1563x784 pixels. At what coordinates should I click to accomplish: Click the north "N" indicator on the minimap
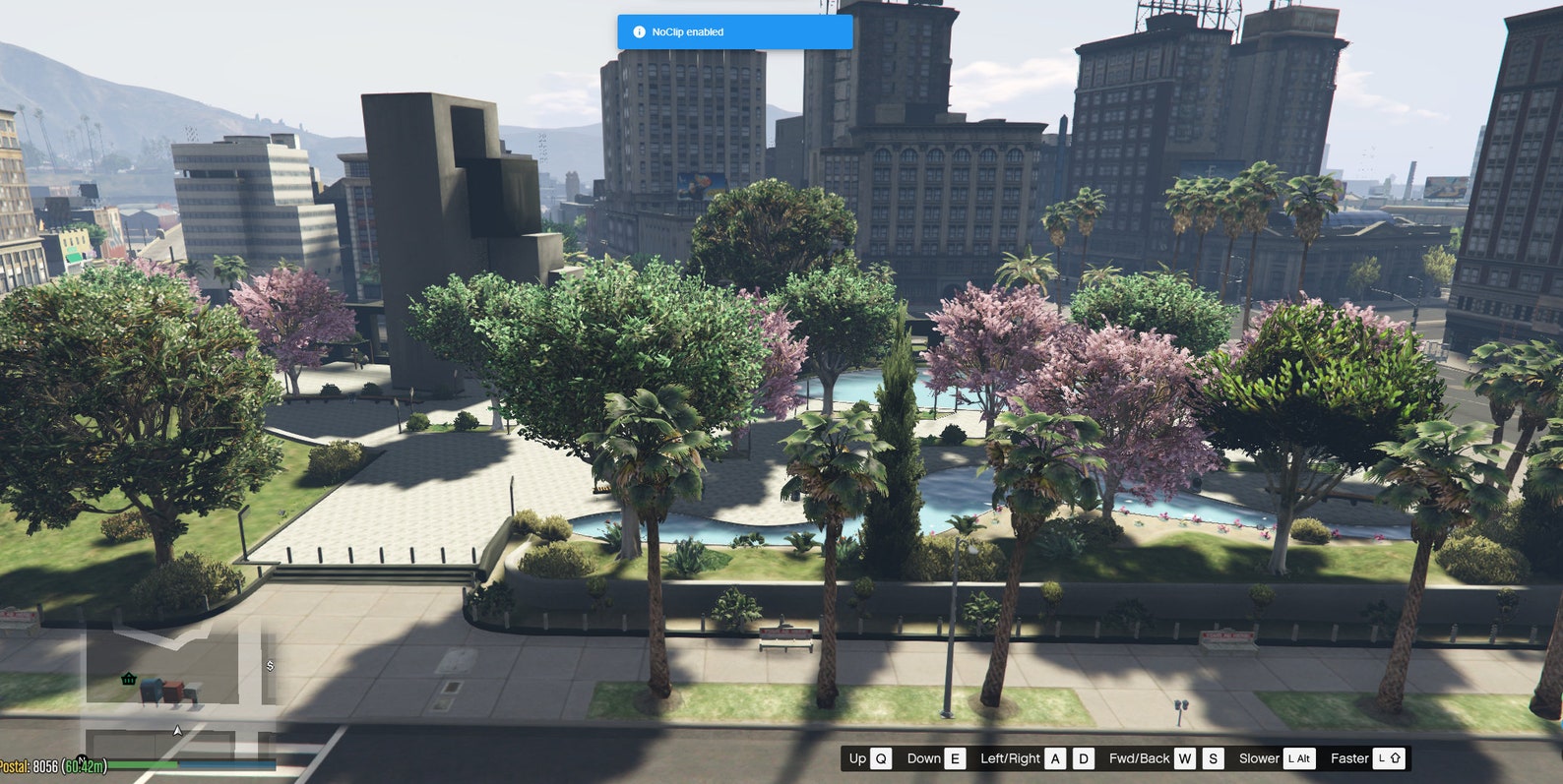[83, 758]
